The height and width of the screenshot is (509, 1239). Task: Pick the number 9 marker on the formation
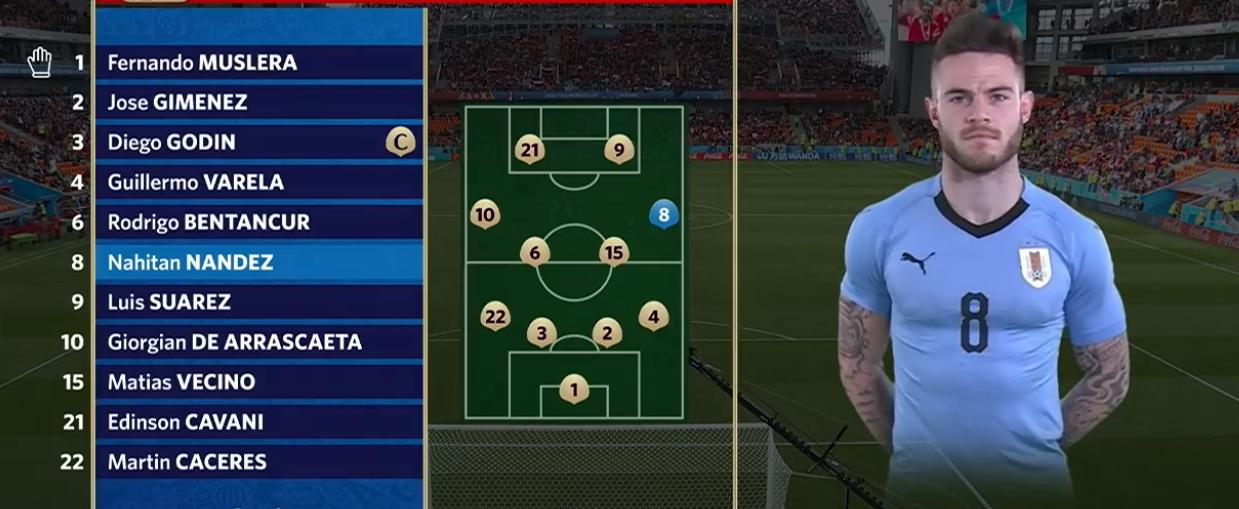(619, 151)
